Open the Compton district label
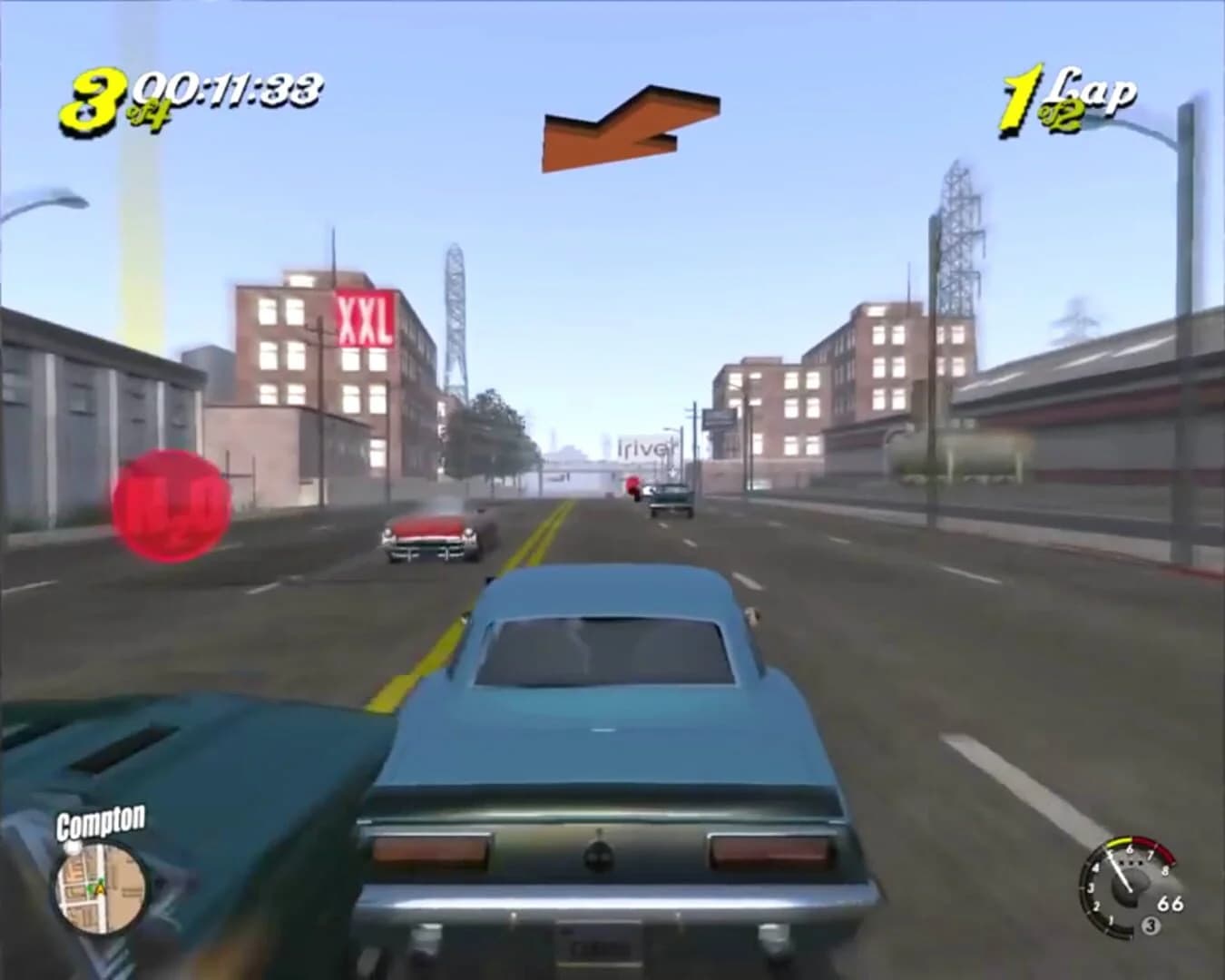The height and width of the screenshot is (980, 1225). 100,822
